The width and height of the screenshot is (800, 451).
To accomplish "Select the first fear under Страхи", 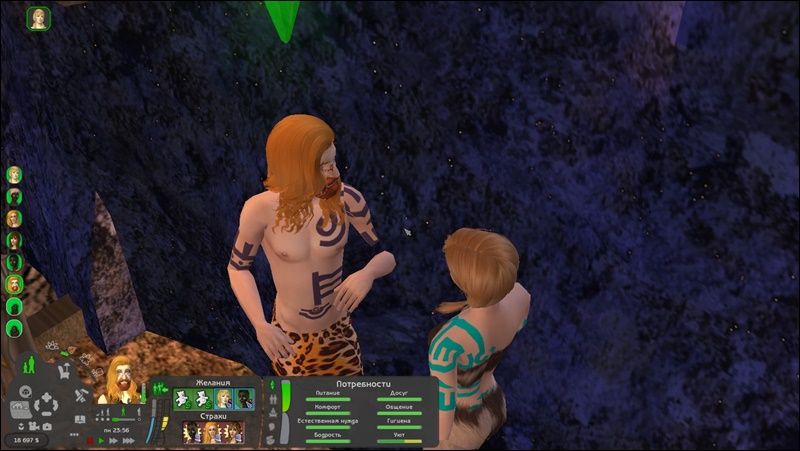I will coord(191,432).
